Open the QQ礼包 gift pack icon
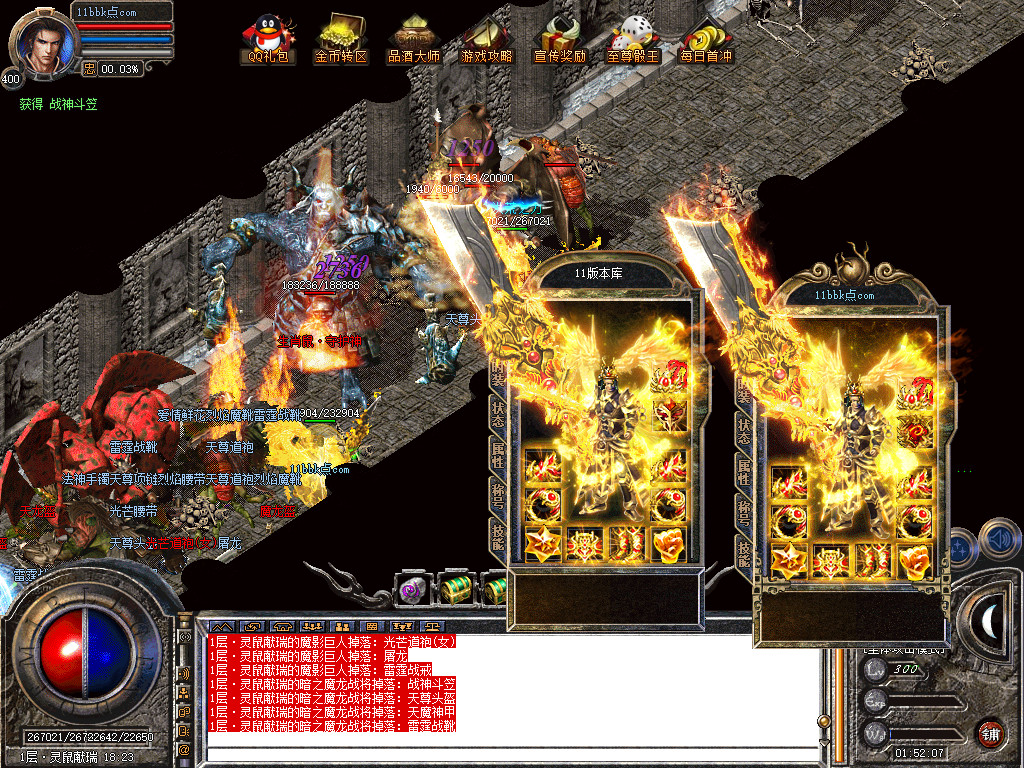The width and height of the screenshot is (1024, 768). click(x=268, y=38)
